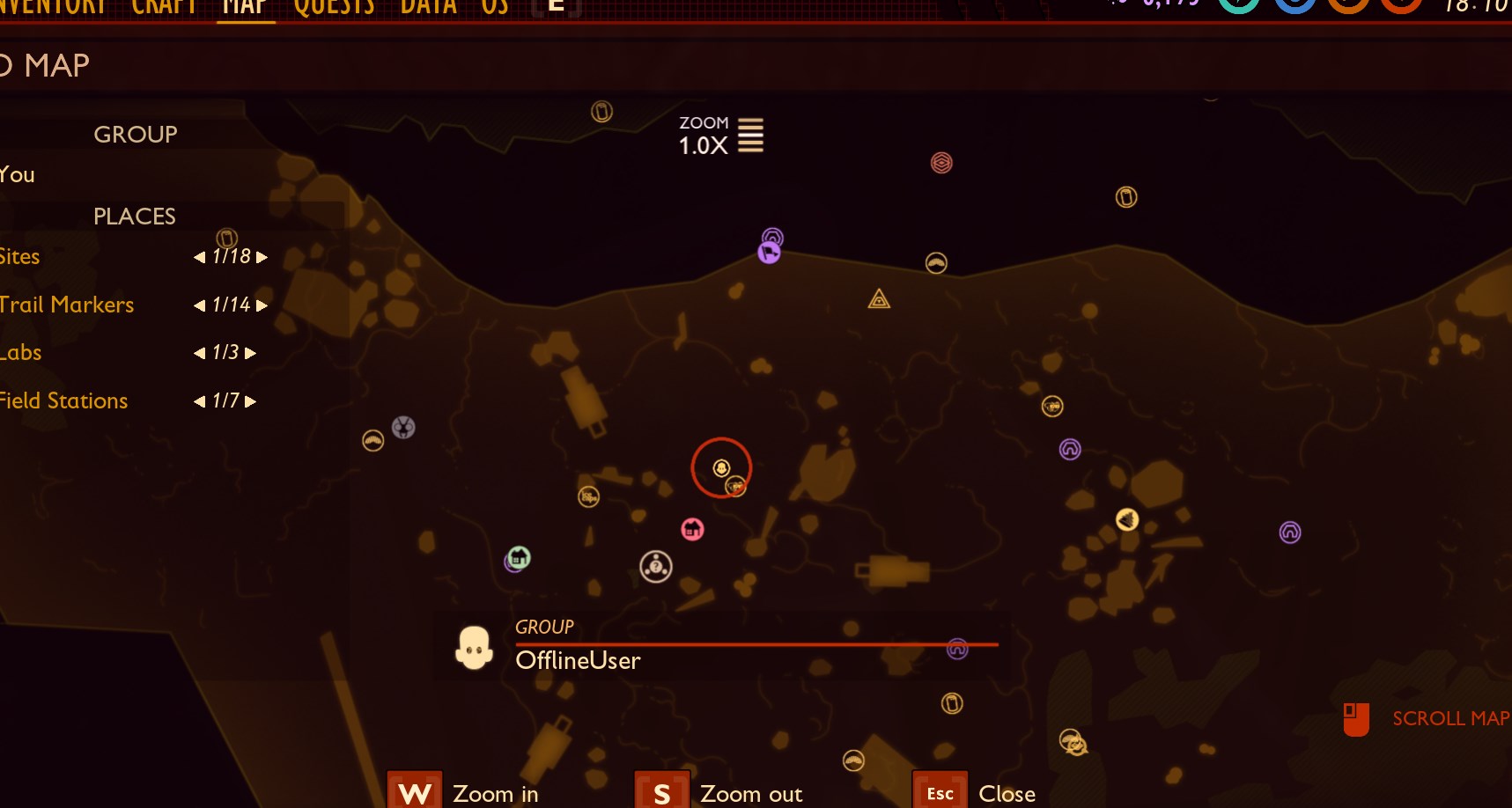Click the yellow triangle warning marker
Screen dimensions: 1512x808
(x=877, y=299)
